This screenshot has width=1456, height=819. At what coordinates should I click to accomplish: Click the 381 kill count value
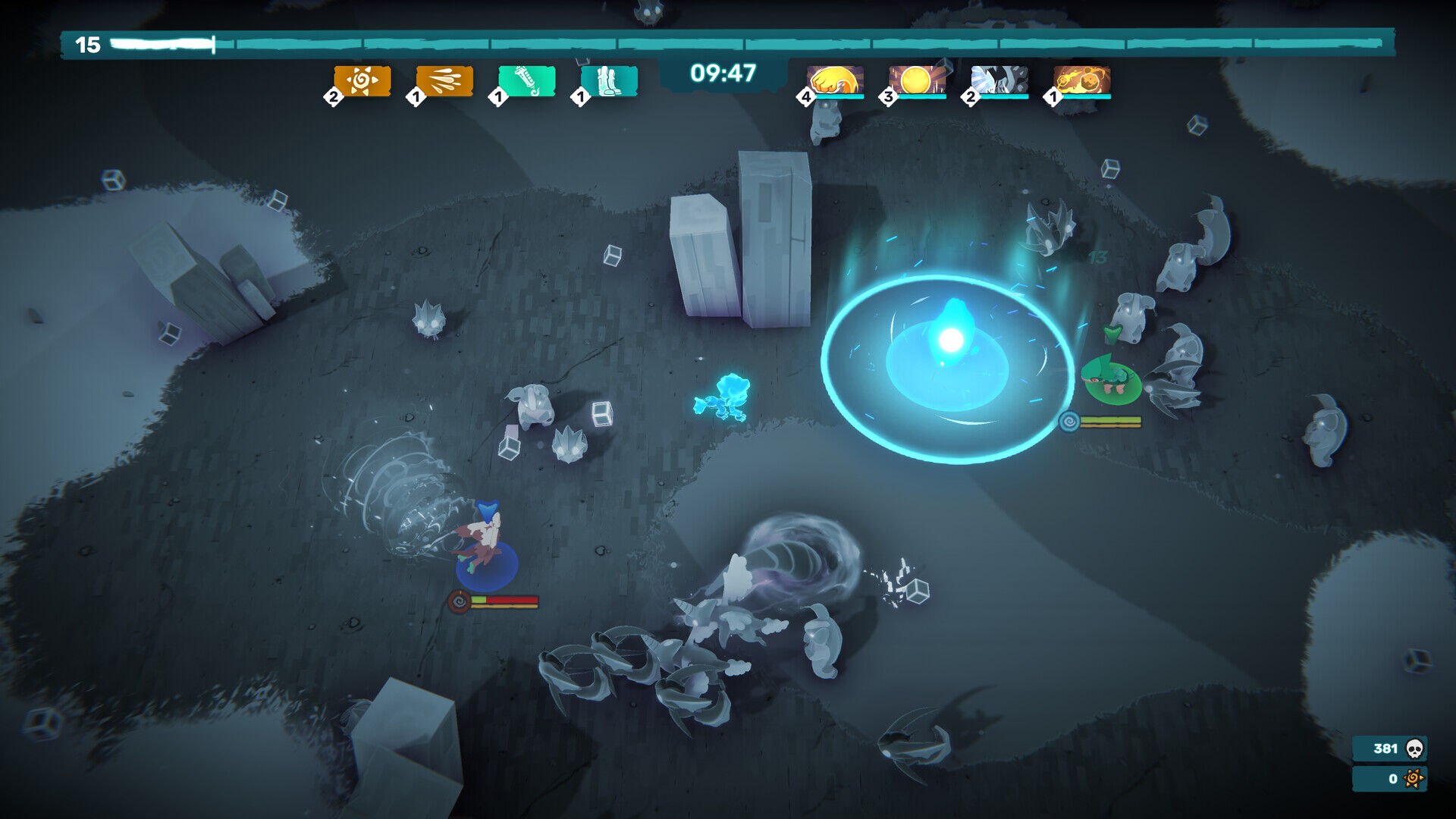tap(1385, 748)
